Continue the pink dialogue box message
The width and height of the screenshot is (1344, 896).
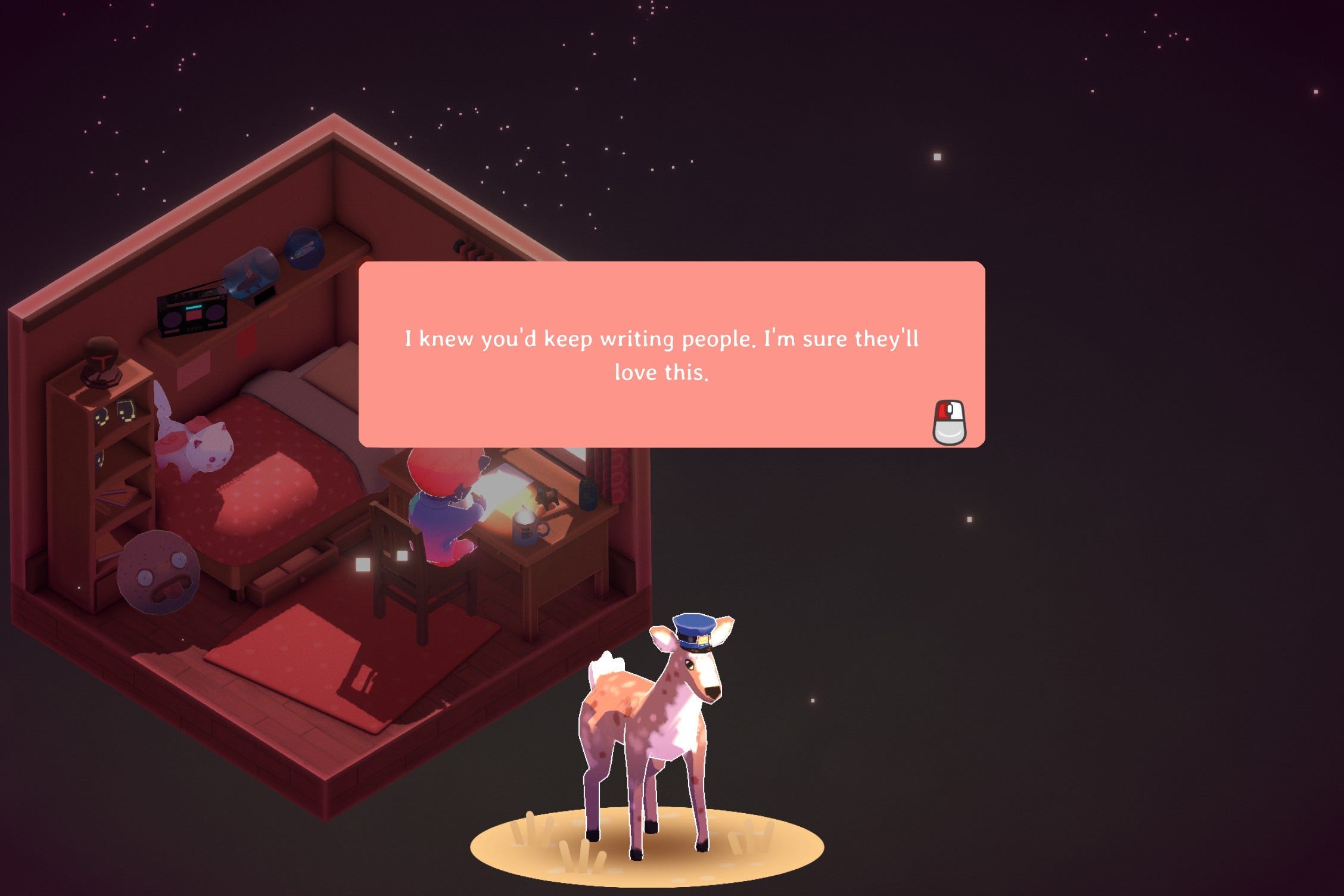click(949, 422)
